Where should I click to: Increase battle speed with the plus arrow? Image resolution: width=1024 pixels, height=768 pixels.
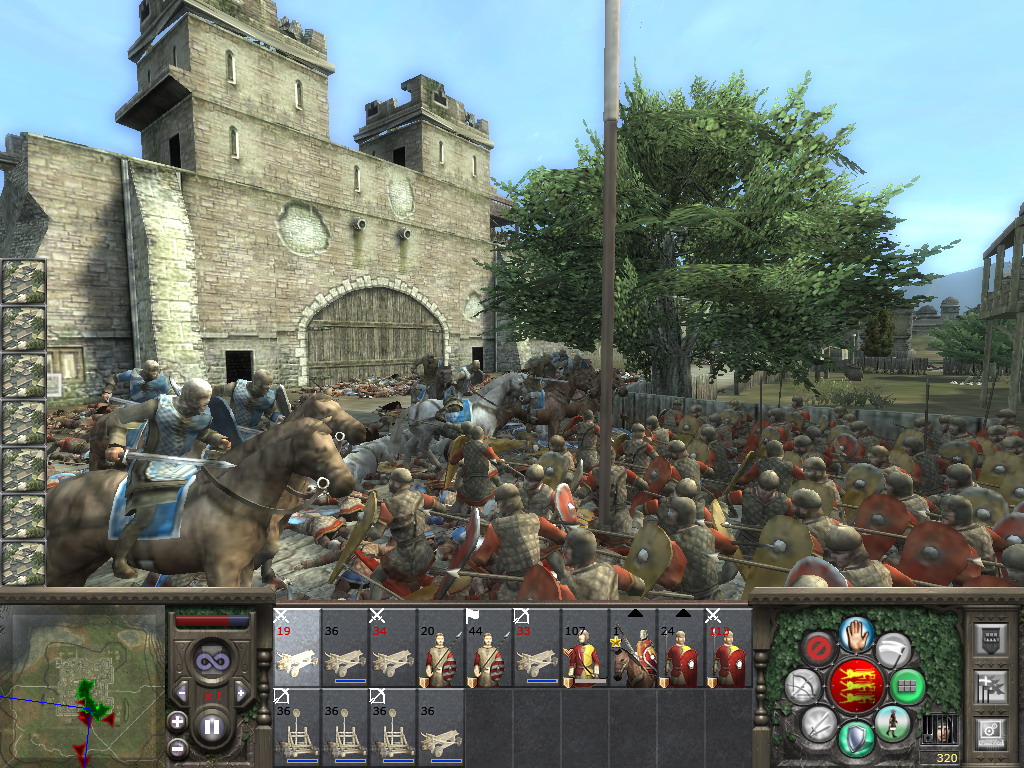coord(242,692)
